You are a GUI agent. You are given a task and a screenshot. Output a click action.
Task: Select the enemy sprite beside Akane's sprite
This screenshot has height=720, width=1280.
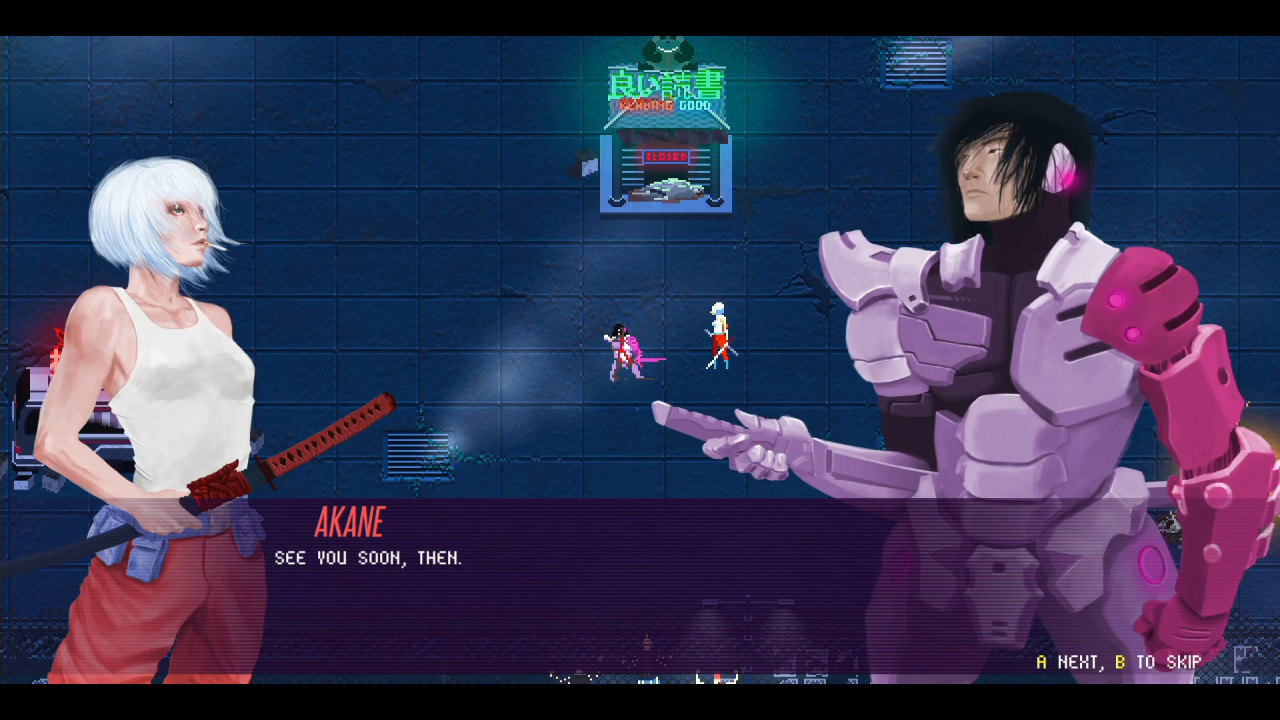623,352
